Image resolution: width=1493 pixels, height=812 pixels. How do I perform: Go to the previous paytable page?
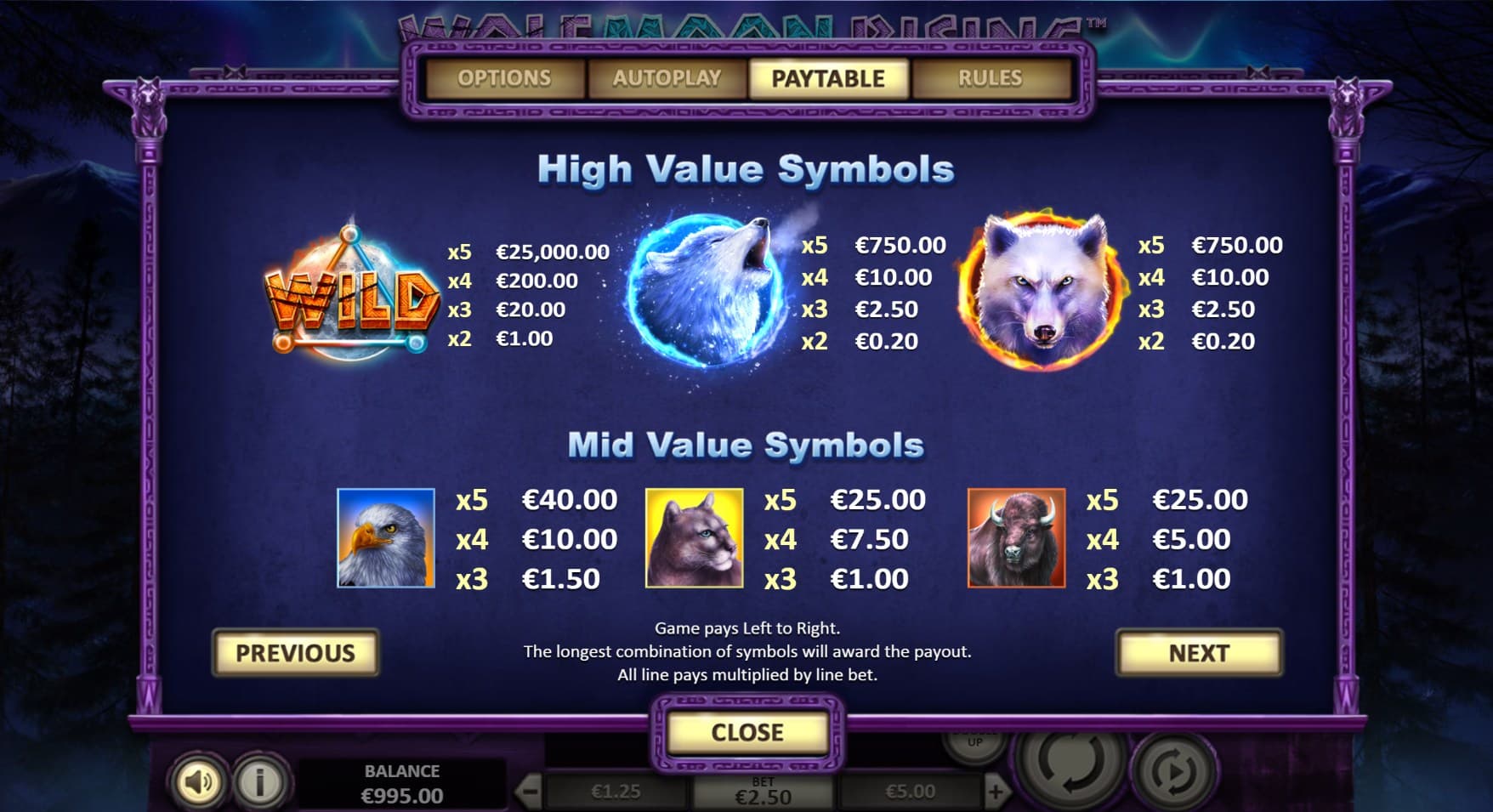click(295, 653)
